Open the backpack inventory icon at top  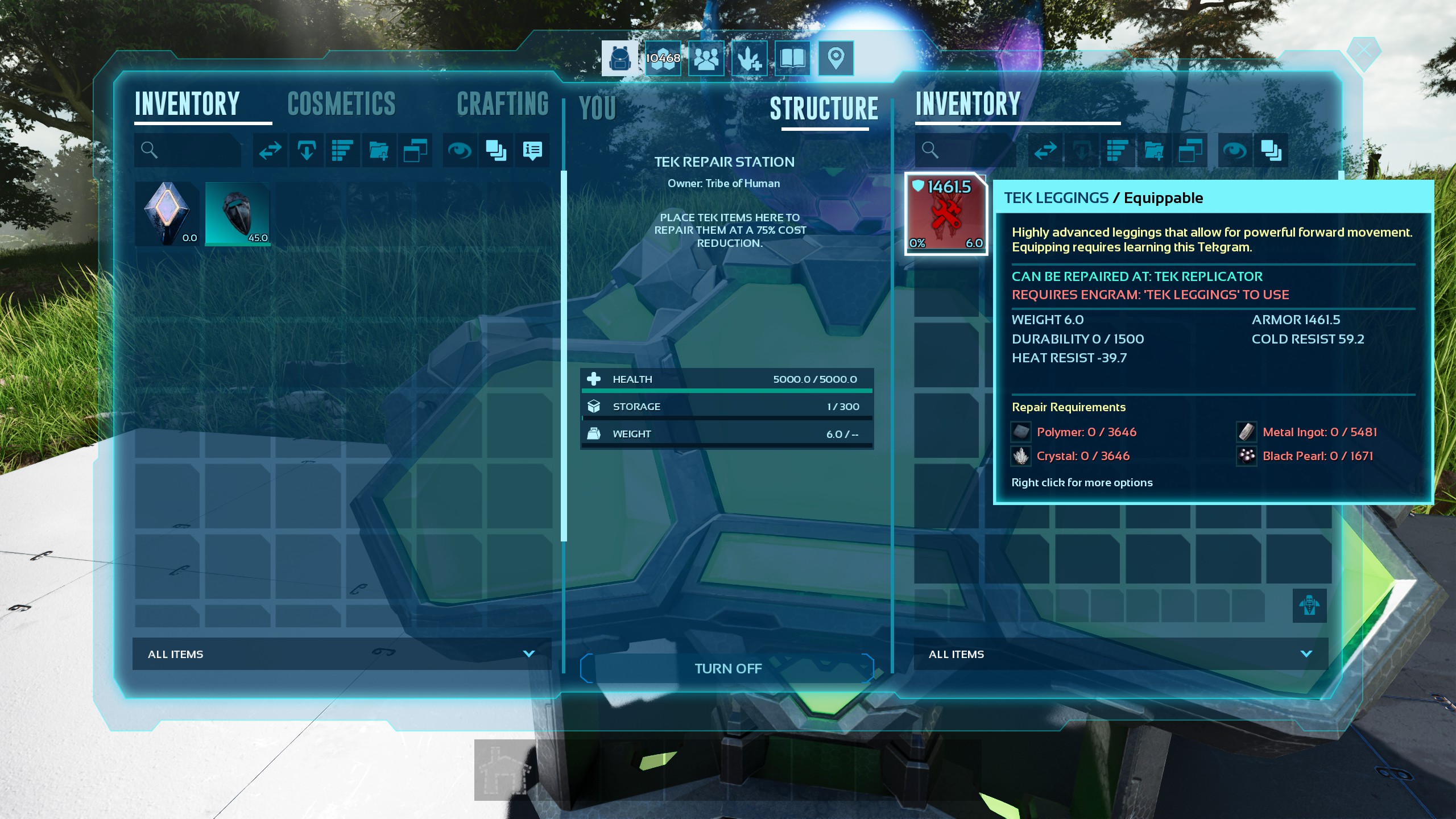(619, 58)
